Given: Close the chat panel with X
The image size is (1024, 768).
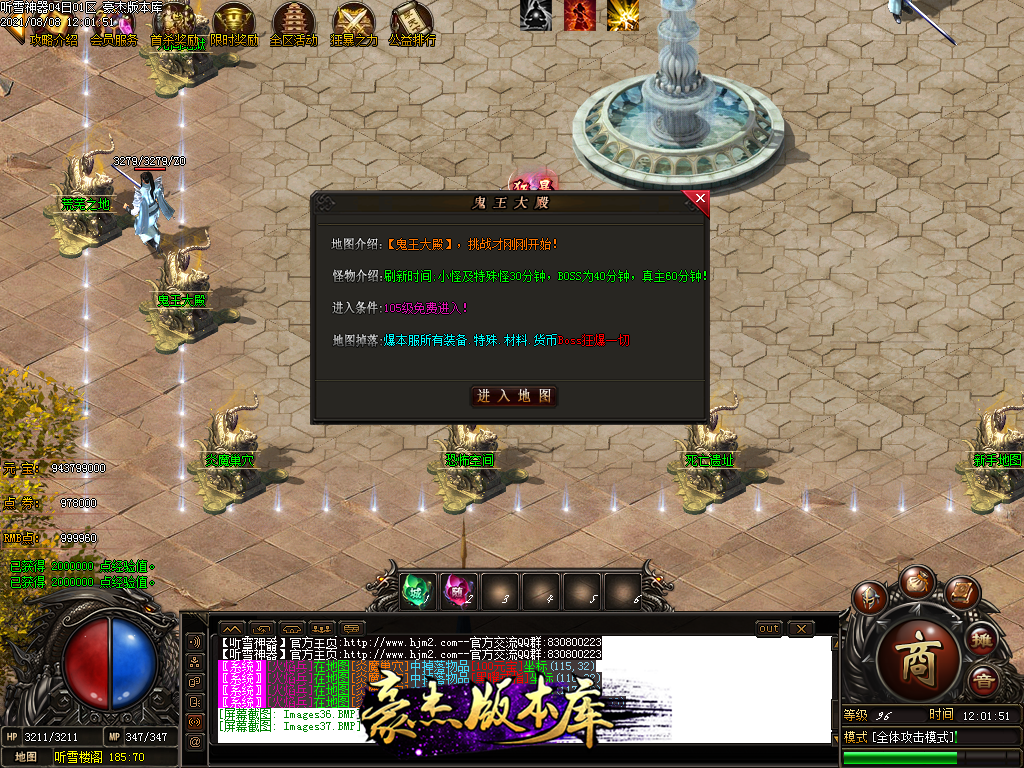Looking at the screenshot, I should (x=800, y=628).
